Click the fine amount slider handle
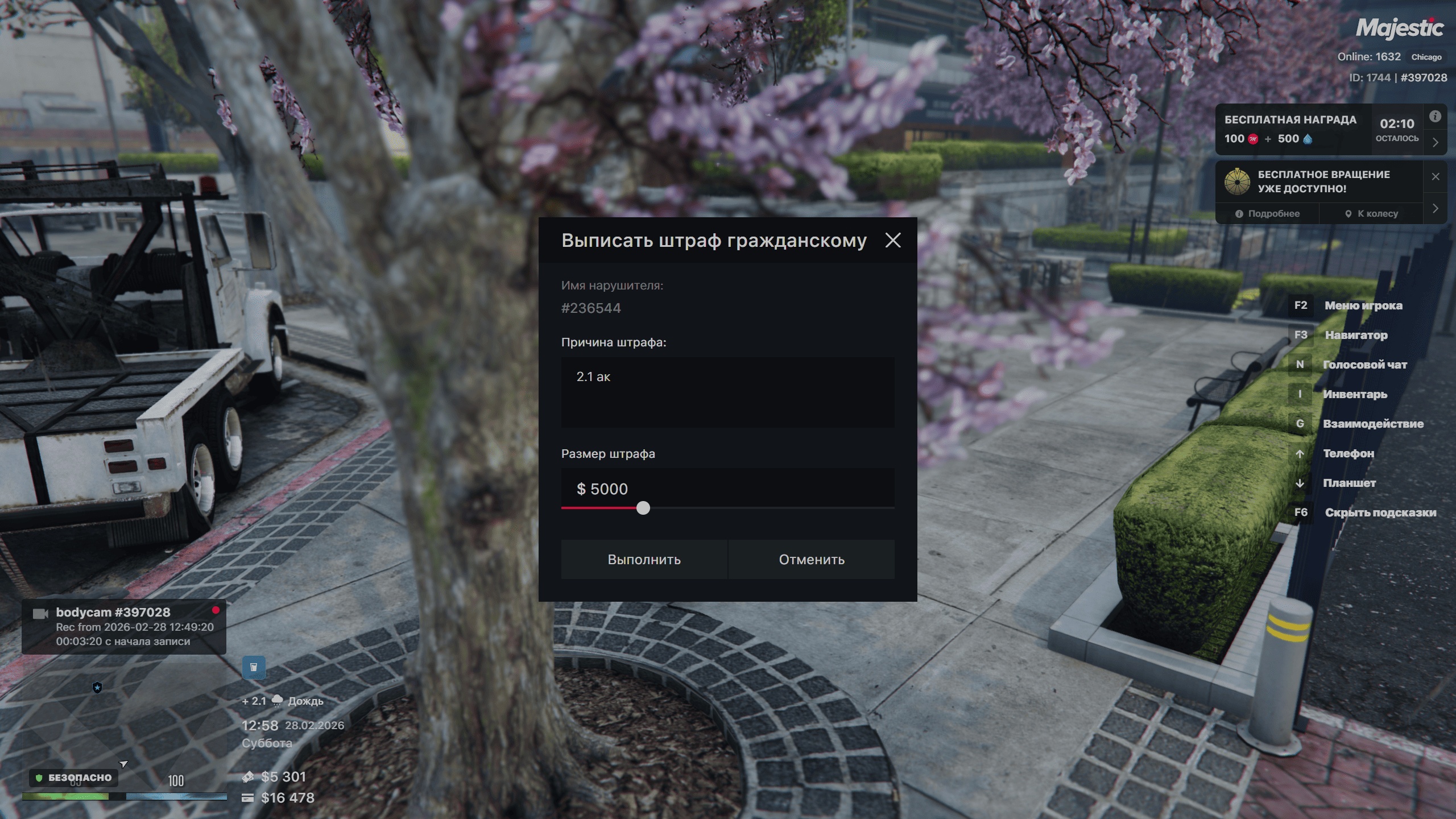The width and height of the screenshot is (1456, 819). (x=643, y=508)
